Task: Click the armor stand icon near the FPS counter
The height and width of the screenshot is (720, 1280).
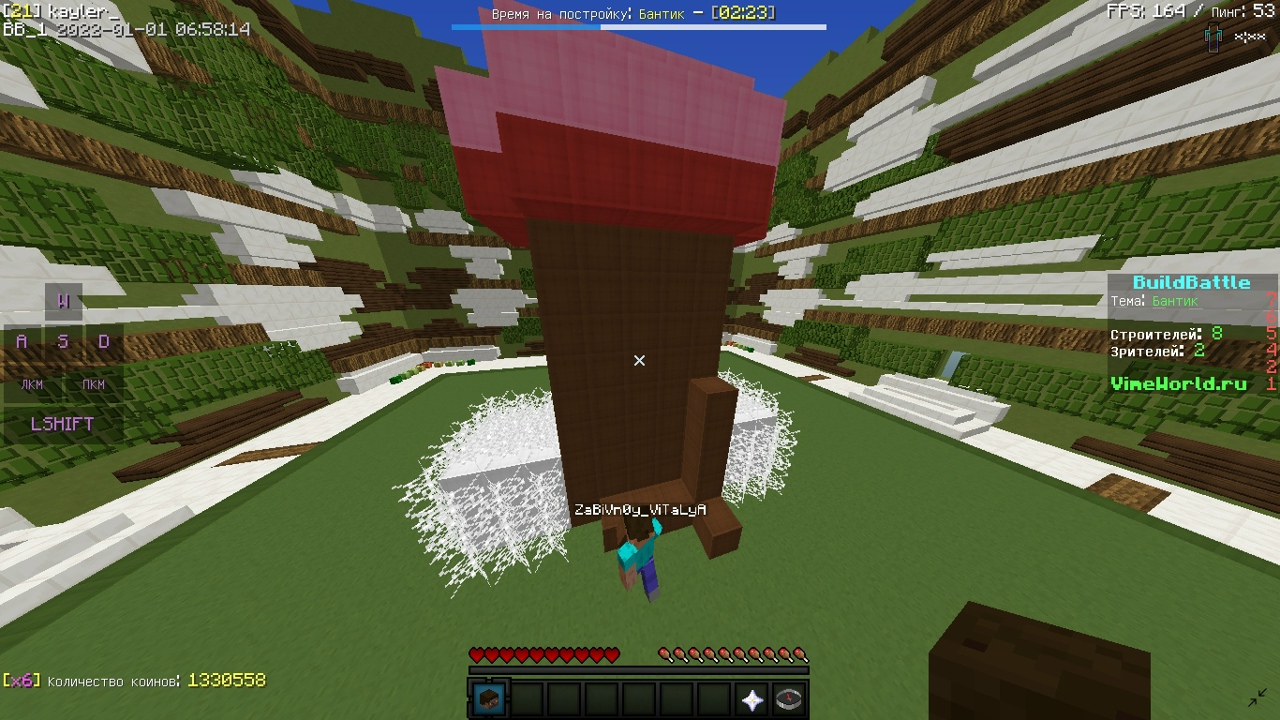Action: point(1211,36)
